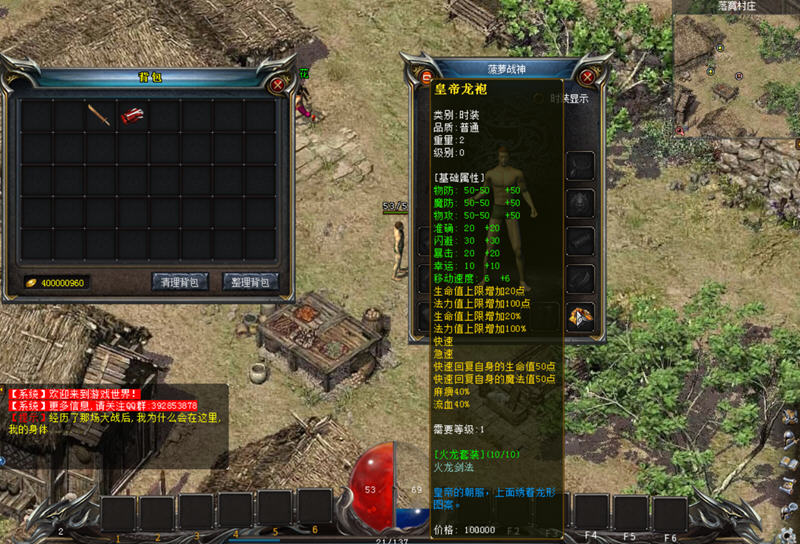Close the character equipment panel
The width and height of the screenshot is (800, 544).
pos(587,77)
